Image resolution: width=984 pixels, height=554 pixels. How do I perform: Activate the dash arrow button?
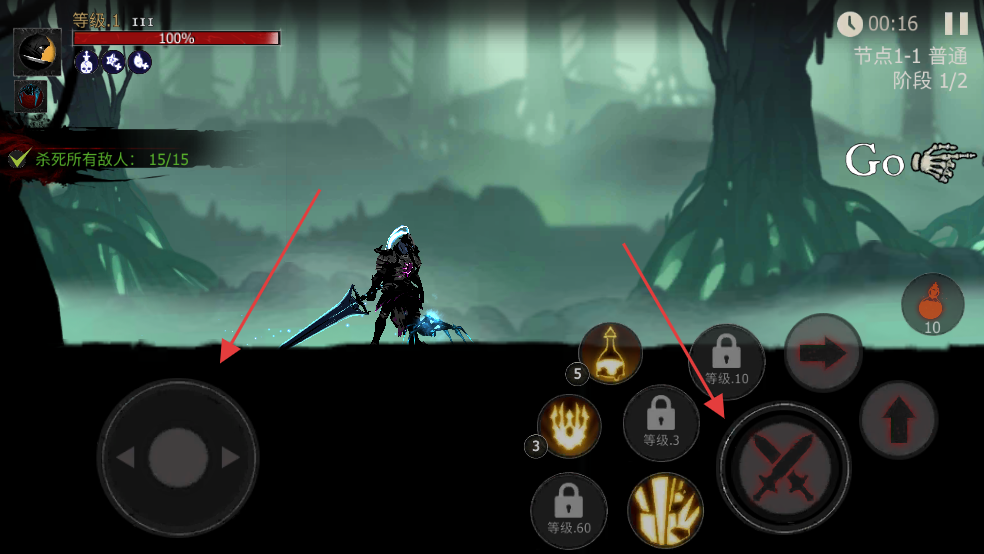[x=823, y=353]
